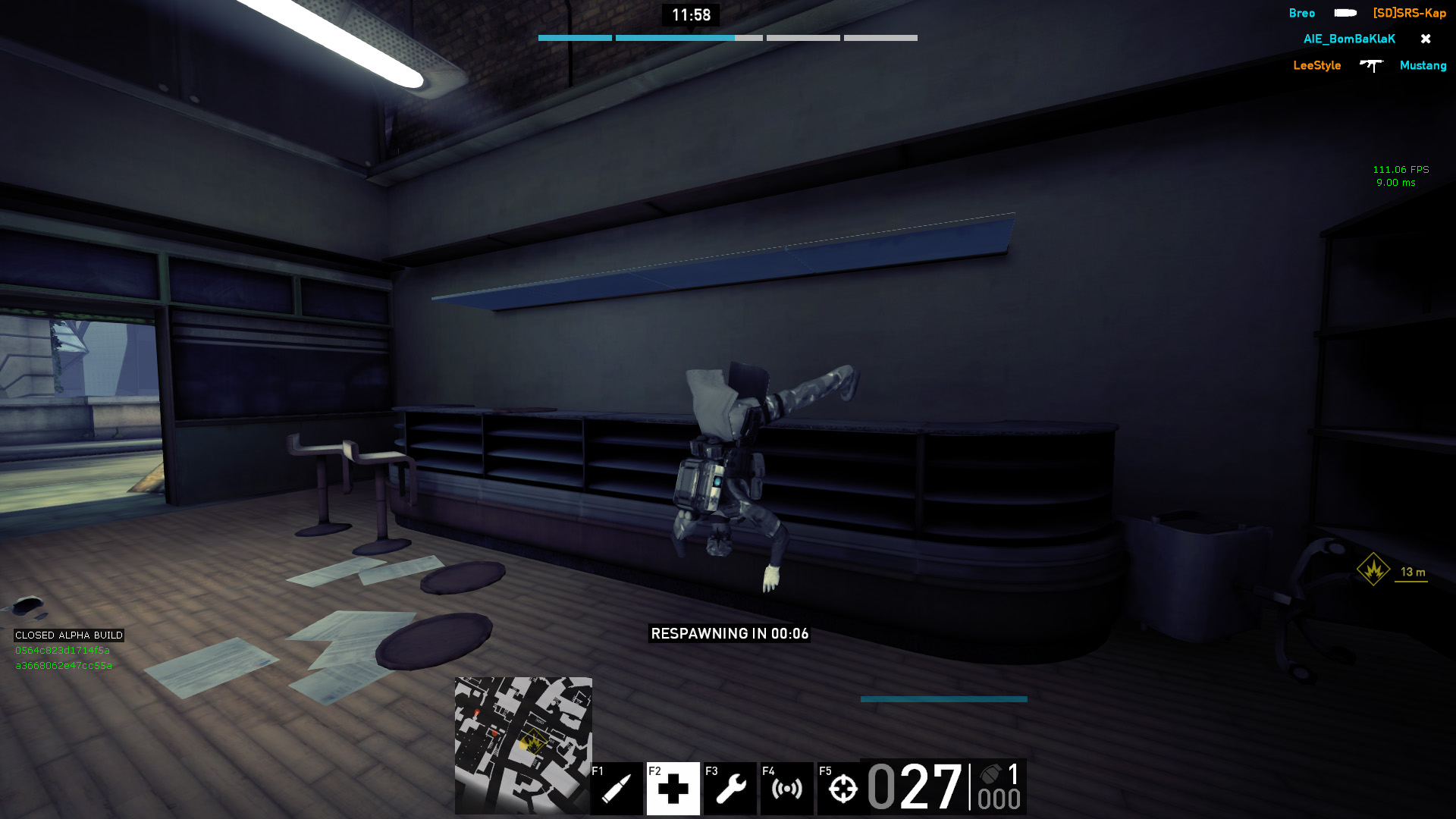Activate the F4 signal broadcast ability

click(786, 789)
